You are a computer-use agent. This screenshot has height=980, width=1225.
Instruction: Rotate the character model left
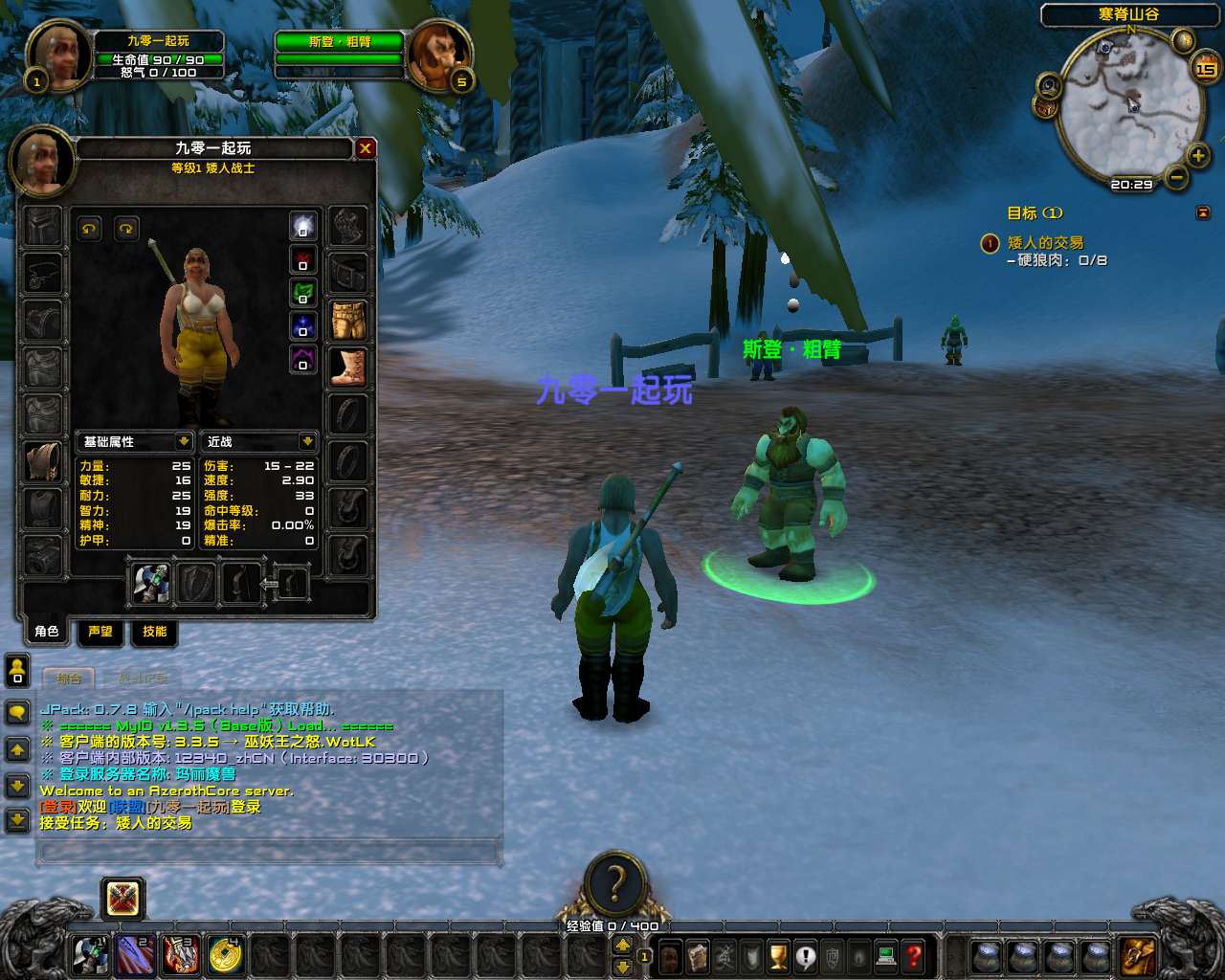click(90, 229)
